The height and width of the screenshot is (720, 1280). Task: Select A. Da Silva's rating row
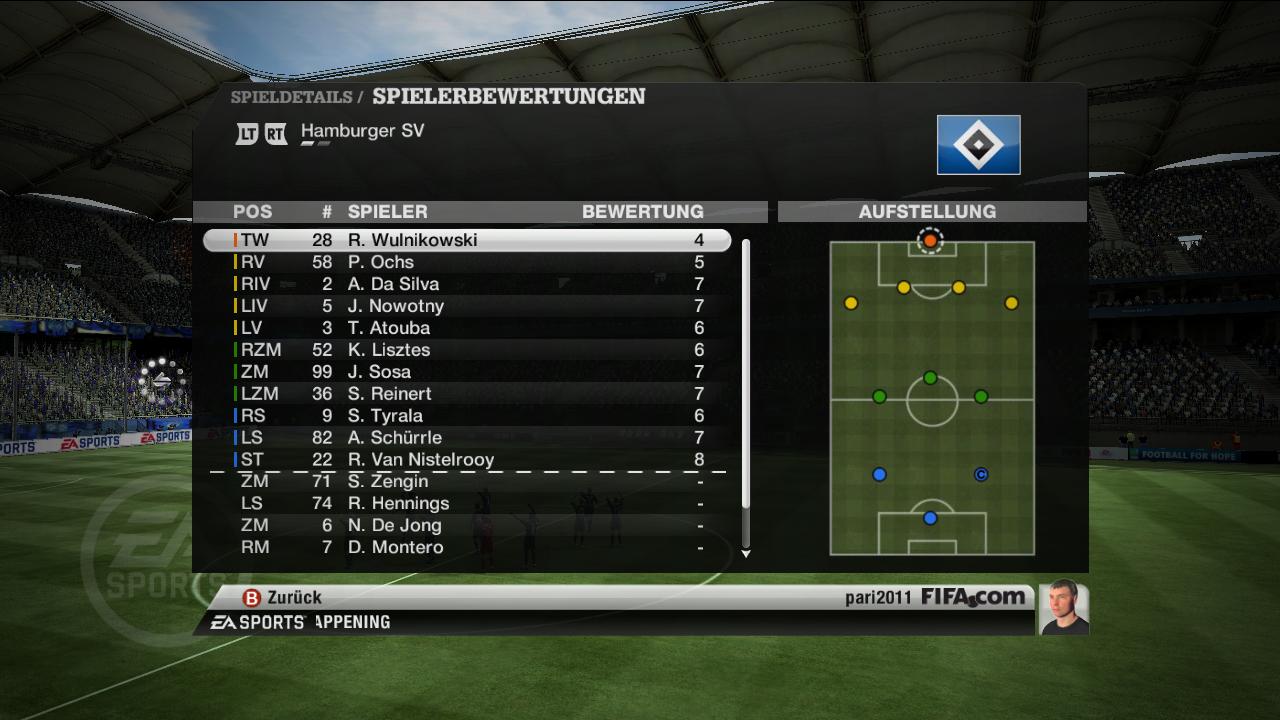(467, 284)
